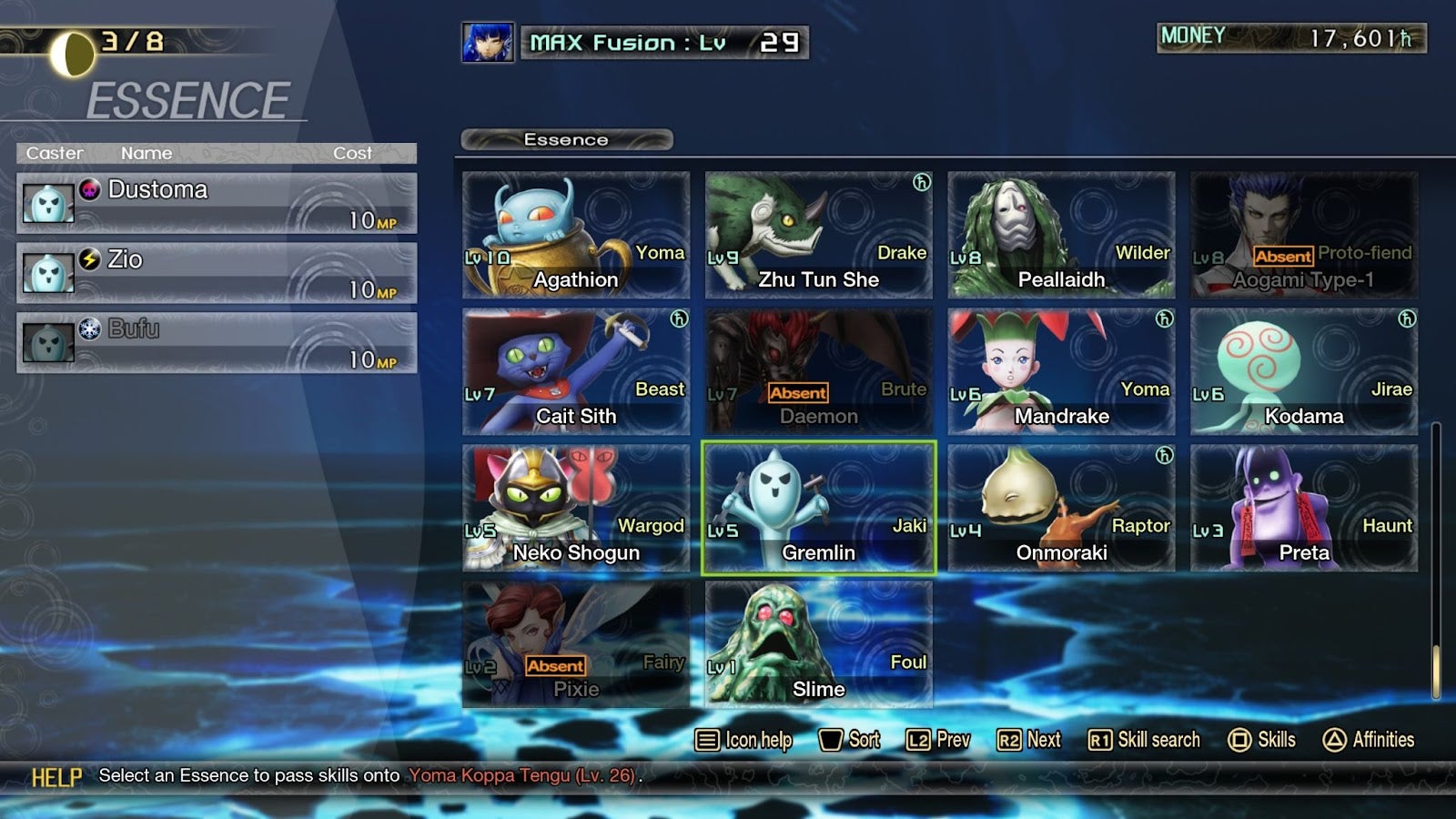Image resolution: width=1456 pixels, height=819 pixels.
Task: Open Icon help from the bottom bar
Action: [744, 740]
